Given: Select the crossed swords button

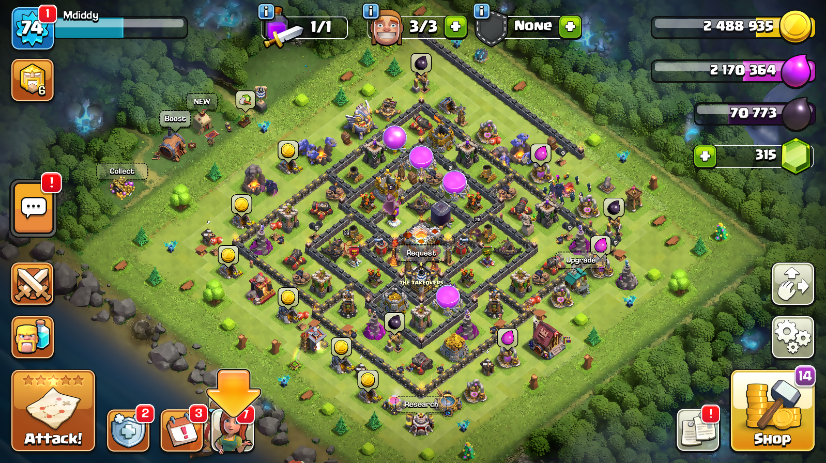Looking at the screenshot, I should click(x=32, y=284).
